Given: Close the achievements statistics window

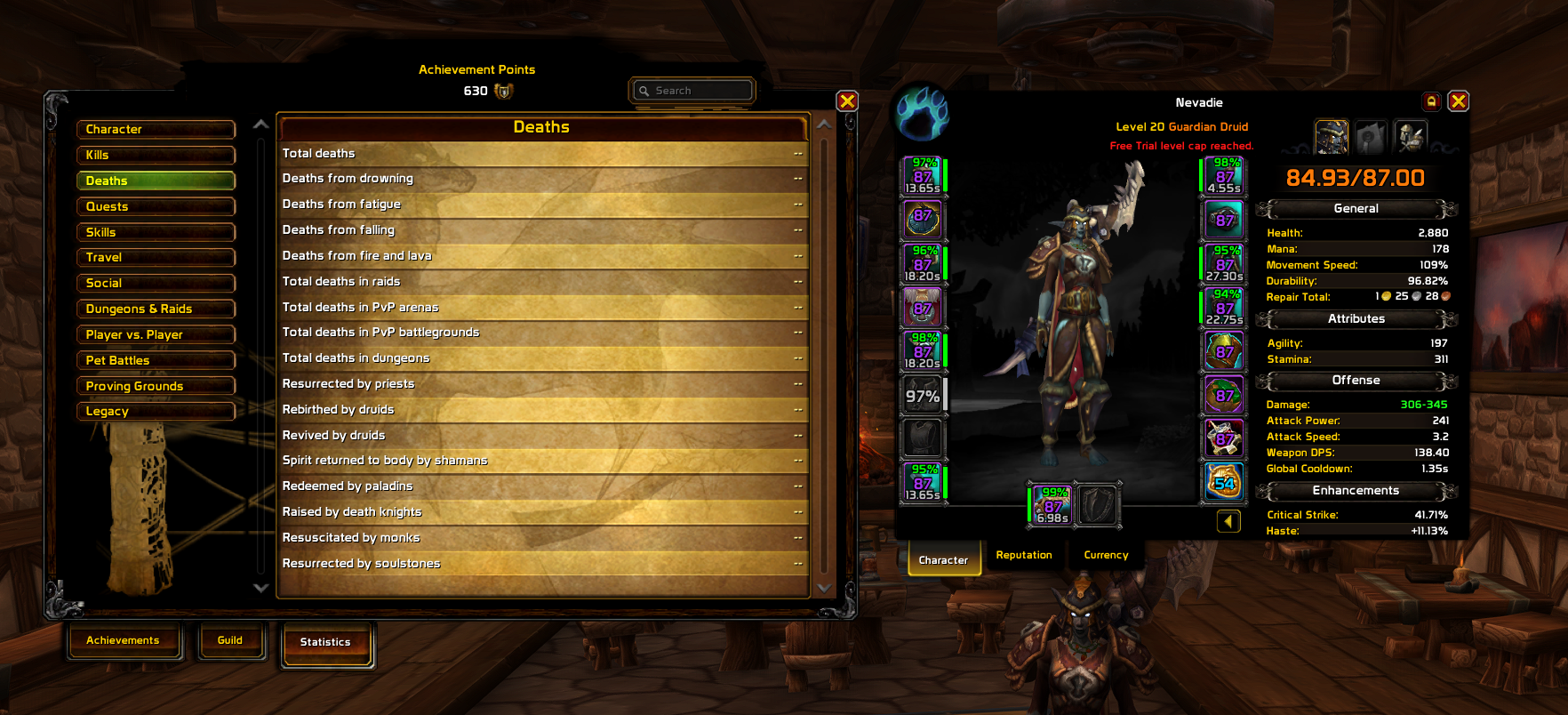Looking at the screenshot, I should click(x=847, y=101).
